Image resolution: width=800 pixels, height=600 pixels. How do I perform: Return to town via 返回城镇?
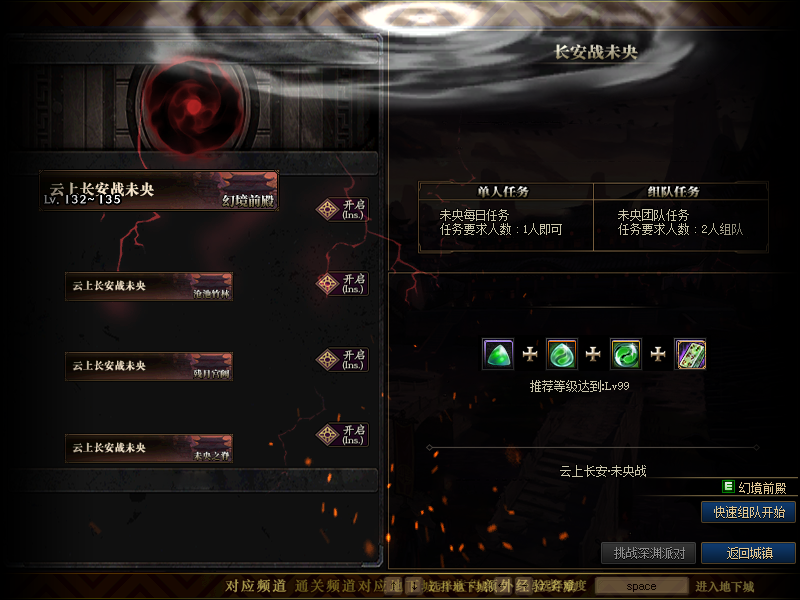pyautogui.click(x=748, y=553)
